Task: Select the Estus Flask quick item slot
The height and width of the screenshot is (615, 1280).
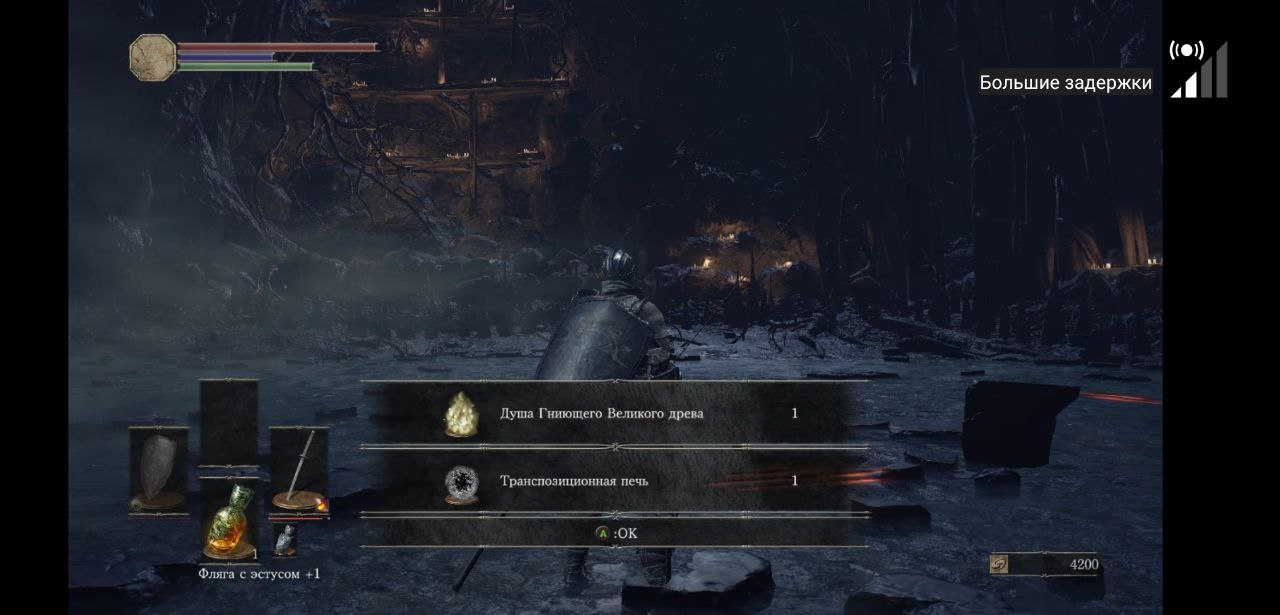Action: tap(229, 520)
